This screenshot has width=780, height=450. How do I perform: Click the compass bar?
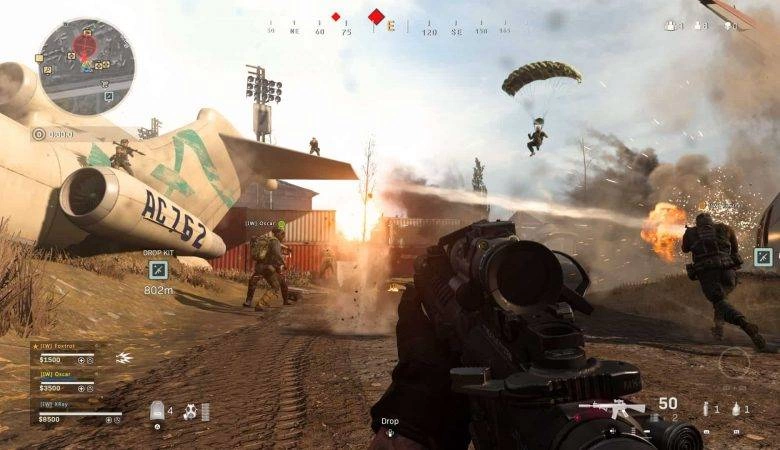pyautogui.click(x=391, y=27)
